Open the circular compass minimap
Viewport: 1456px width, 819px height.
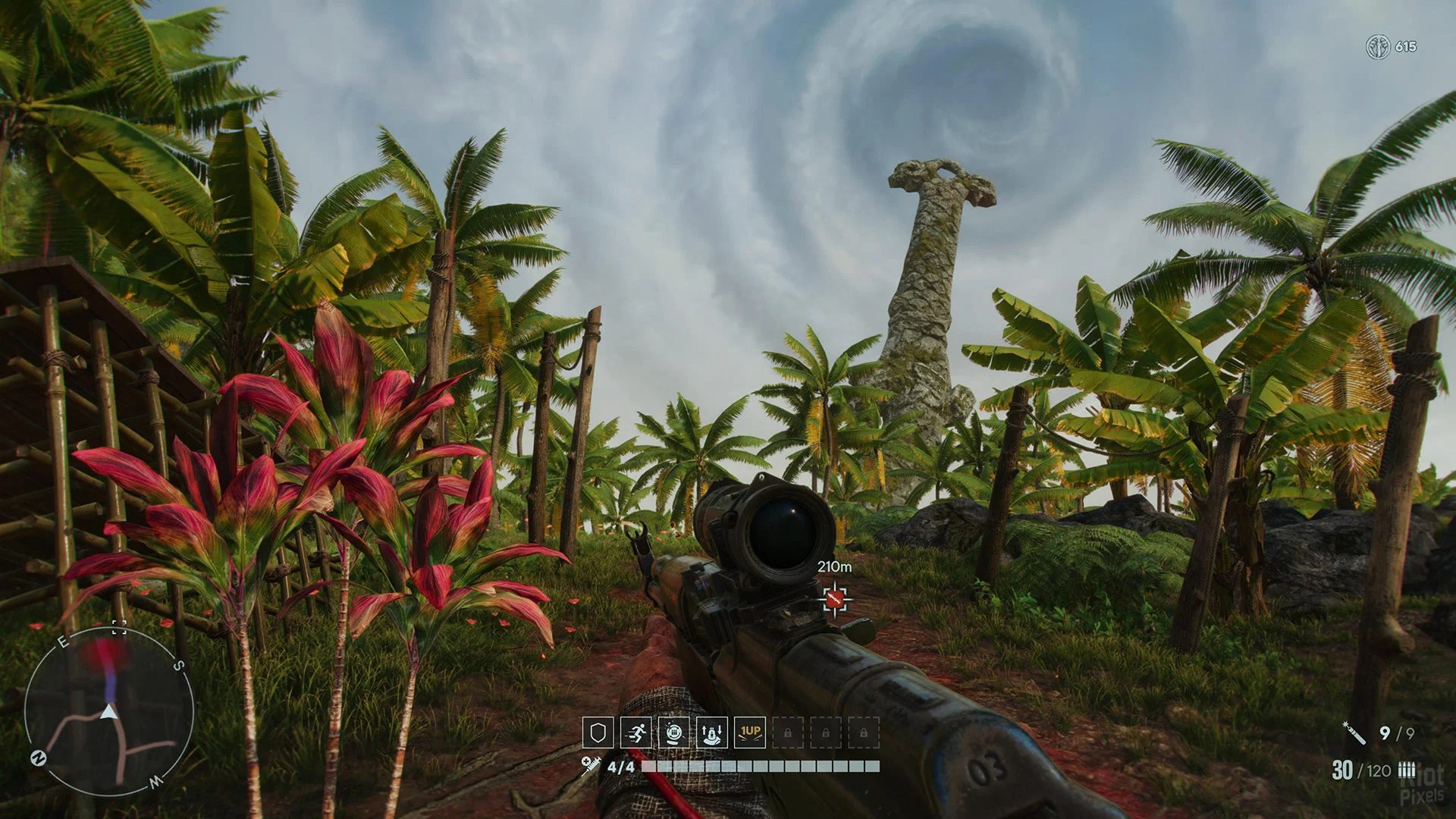click(x=109, y=711)
